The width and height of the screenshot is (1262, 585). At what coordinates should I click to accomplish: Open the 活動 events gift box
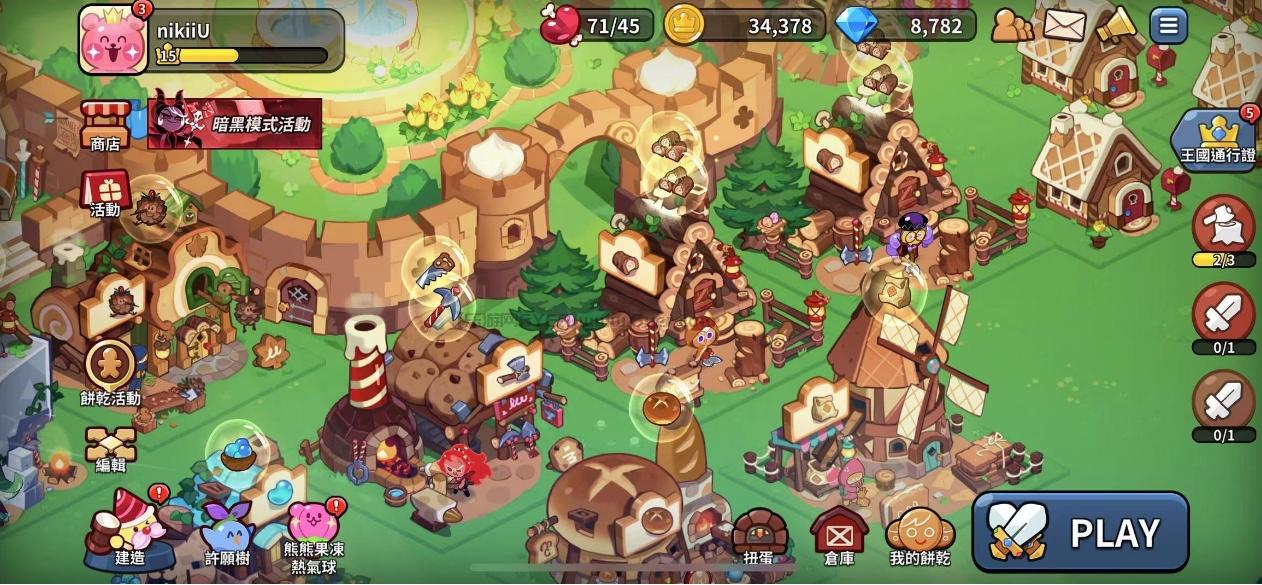pos(105,191)
